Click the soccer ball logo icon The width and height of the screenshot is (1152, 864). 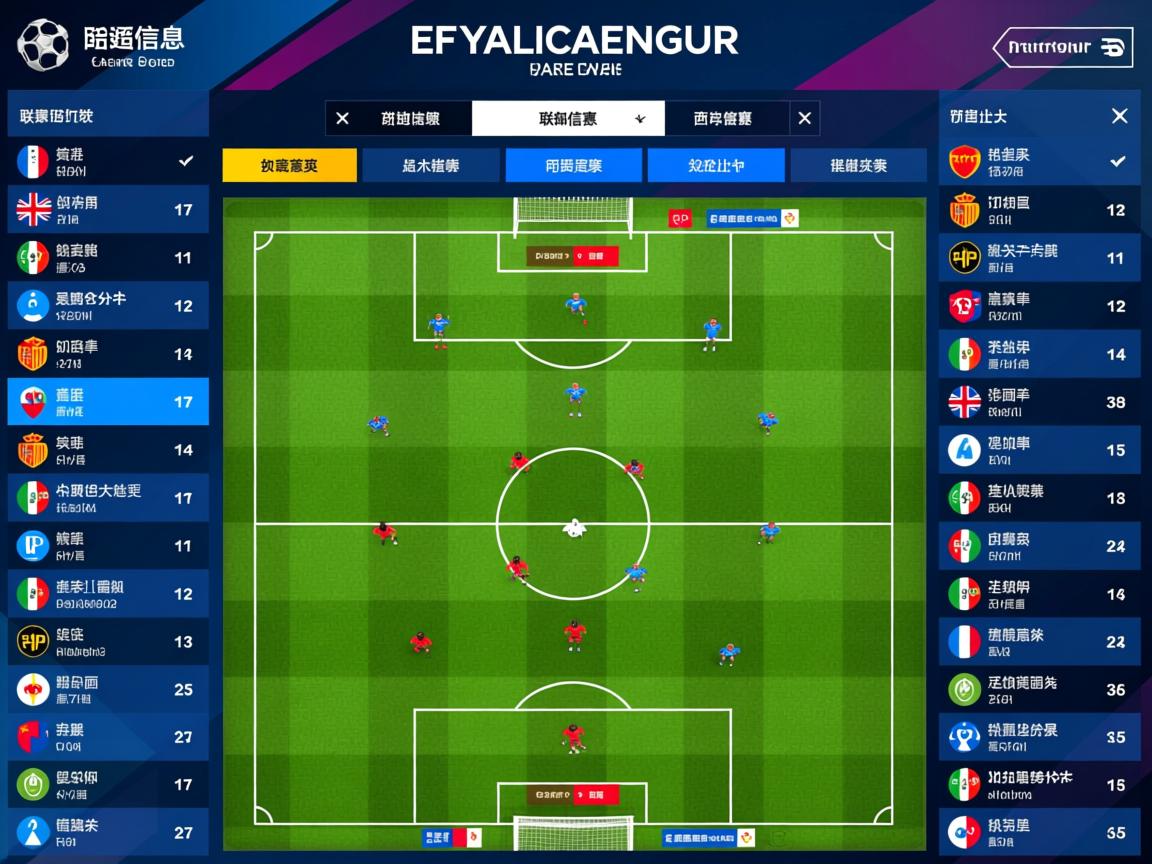(43, 45)
